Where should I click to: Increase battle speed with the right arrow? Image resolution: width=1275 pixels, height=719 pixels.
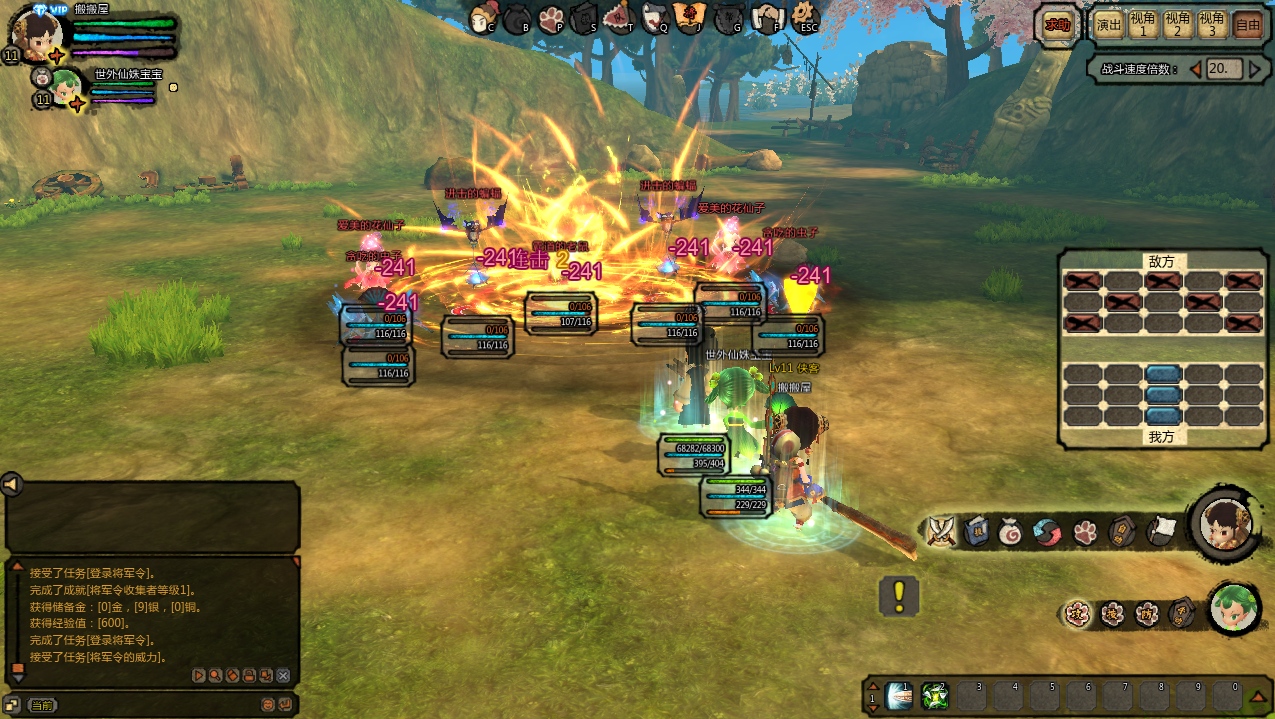[x=1254, y=69]
